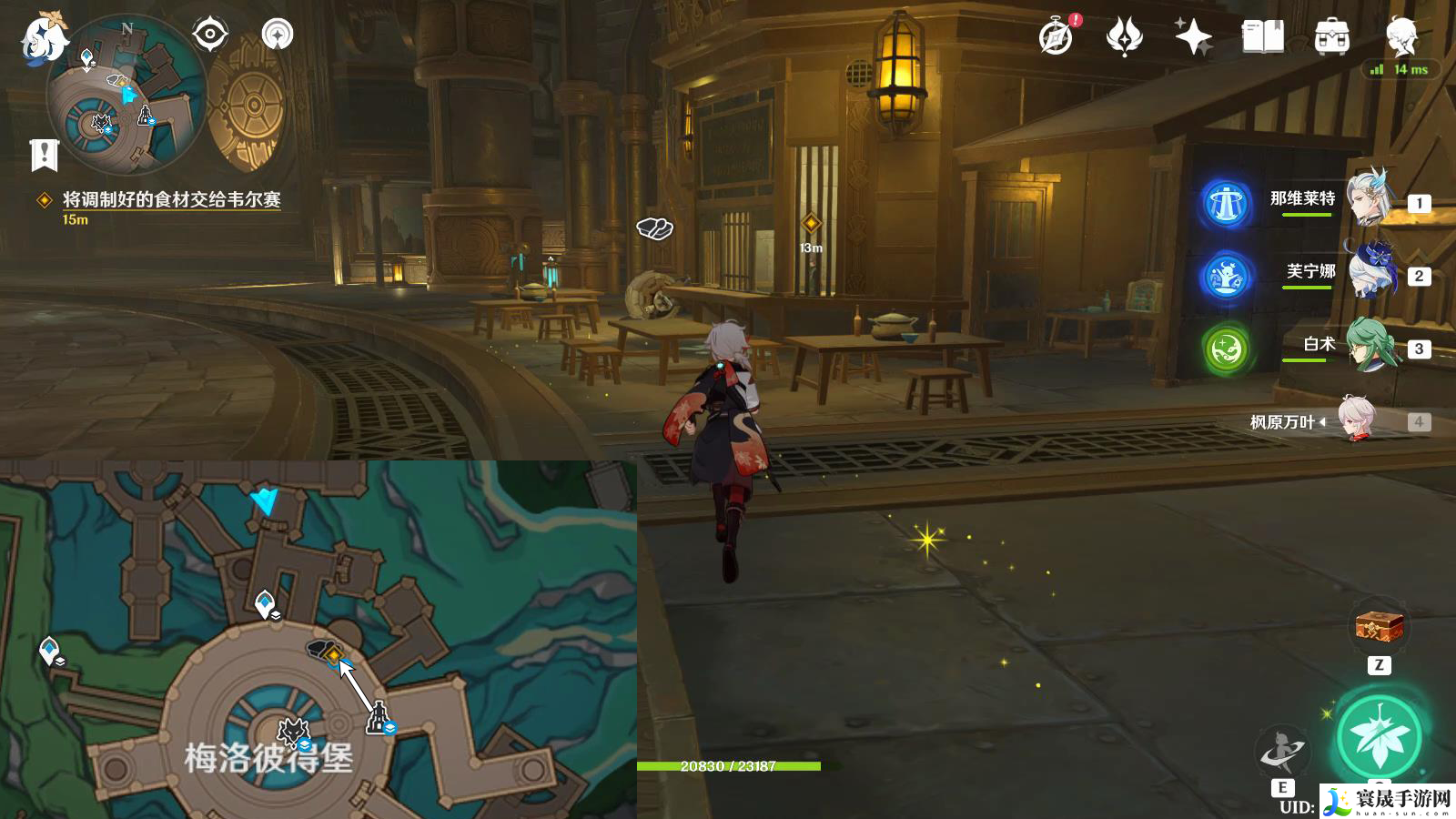Open the quest log exclamation icon
This screenshot has height=819, width=1456.
[44, 155]
